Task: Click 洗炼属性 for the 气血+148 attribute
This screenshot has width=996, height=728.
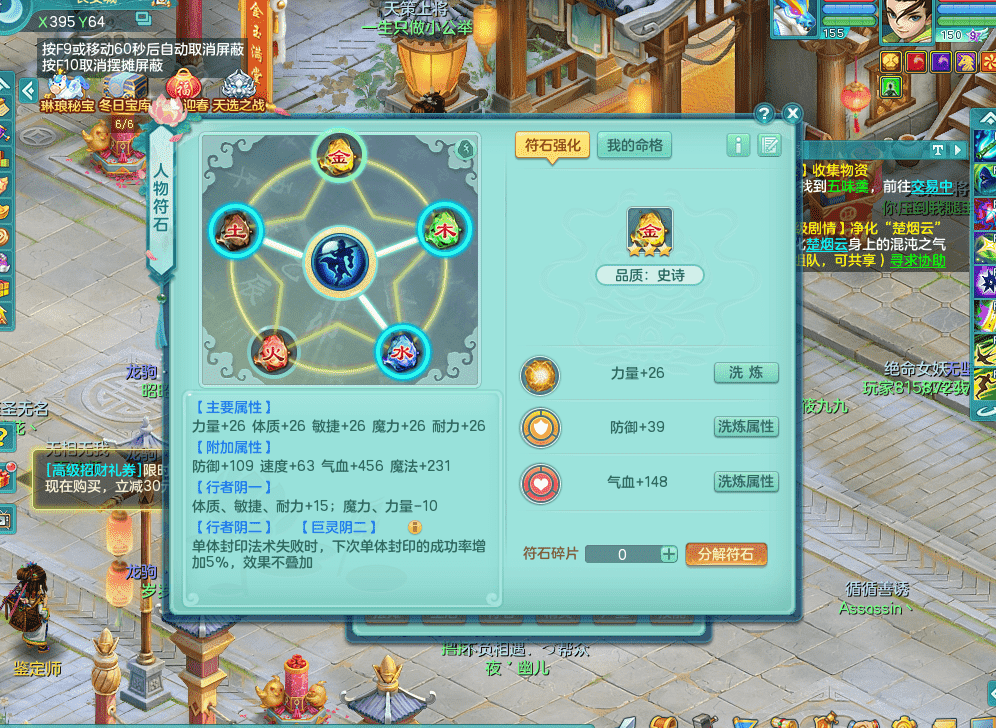Action: 745,482
